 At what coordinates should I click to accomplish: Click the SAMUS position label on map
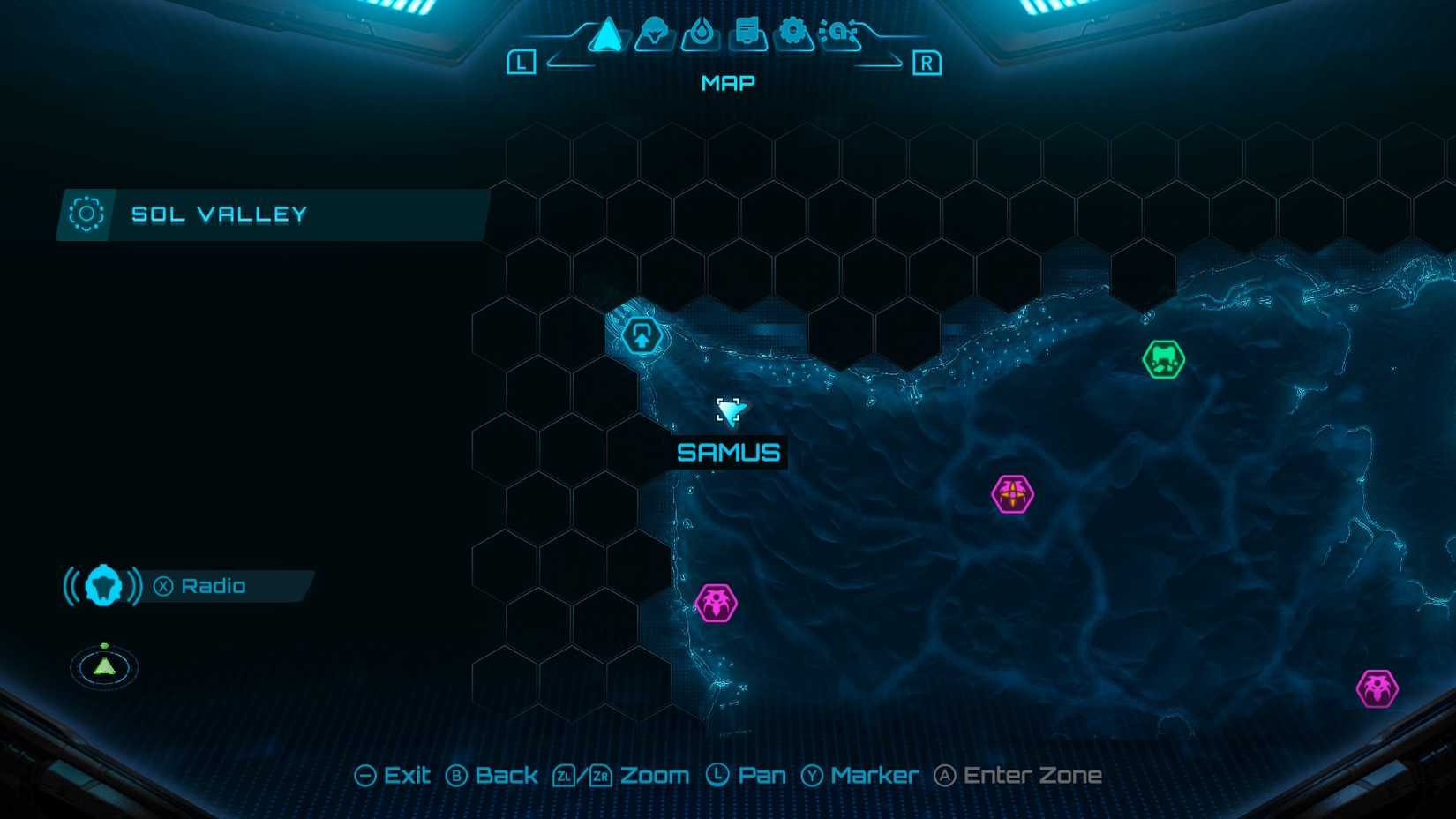point(728,453)
